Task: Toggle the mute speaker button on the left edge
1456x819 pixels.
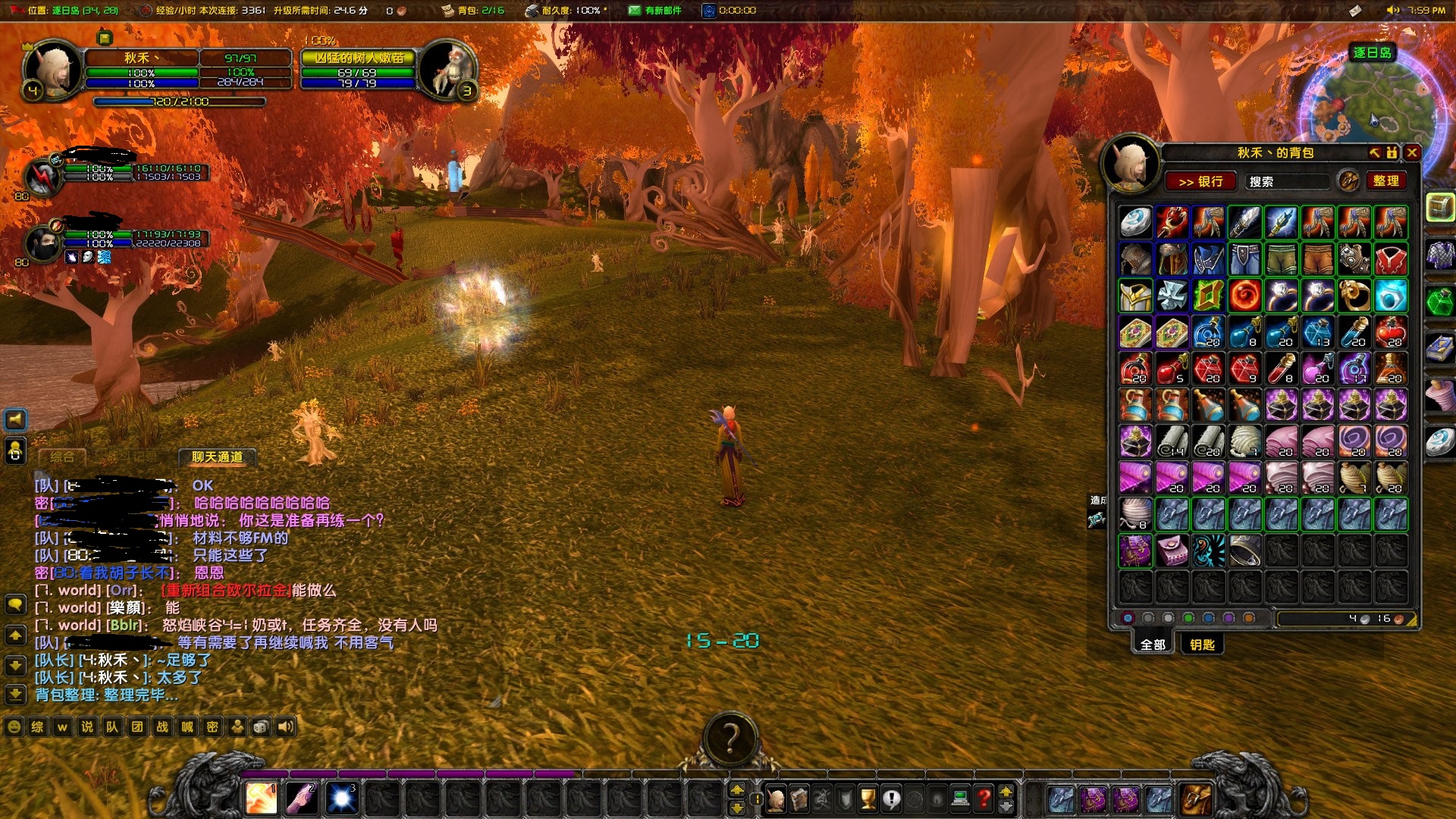Action: (x=15, y=419)
